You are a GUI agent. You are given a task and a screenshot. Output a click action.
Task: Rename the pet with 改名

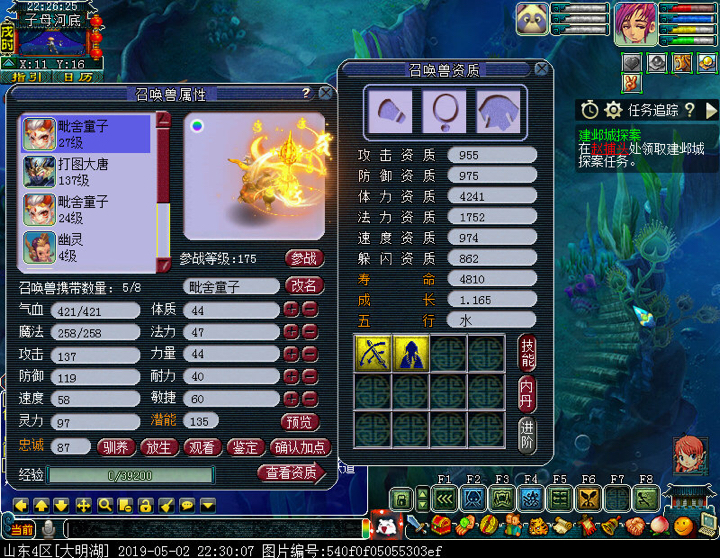point(304,285)
